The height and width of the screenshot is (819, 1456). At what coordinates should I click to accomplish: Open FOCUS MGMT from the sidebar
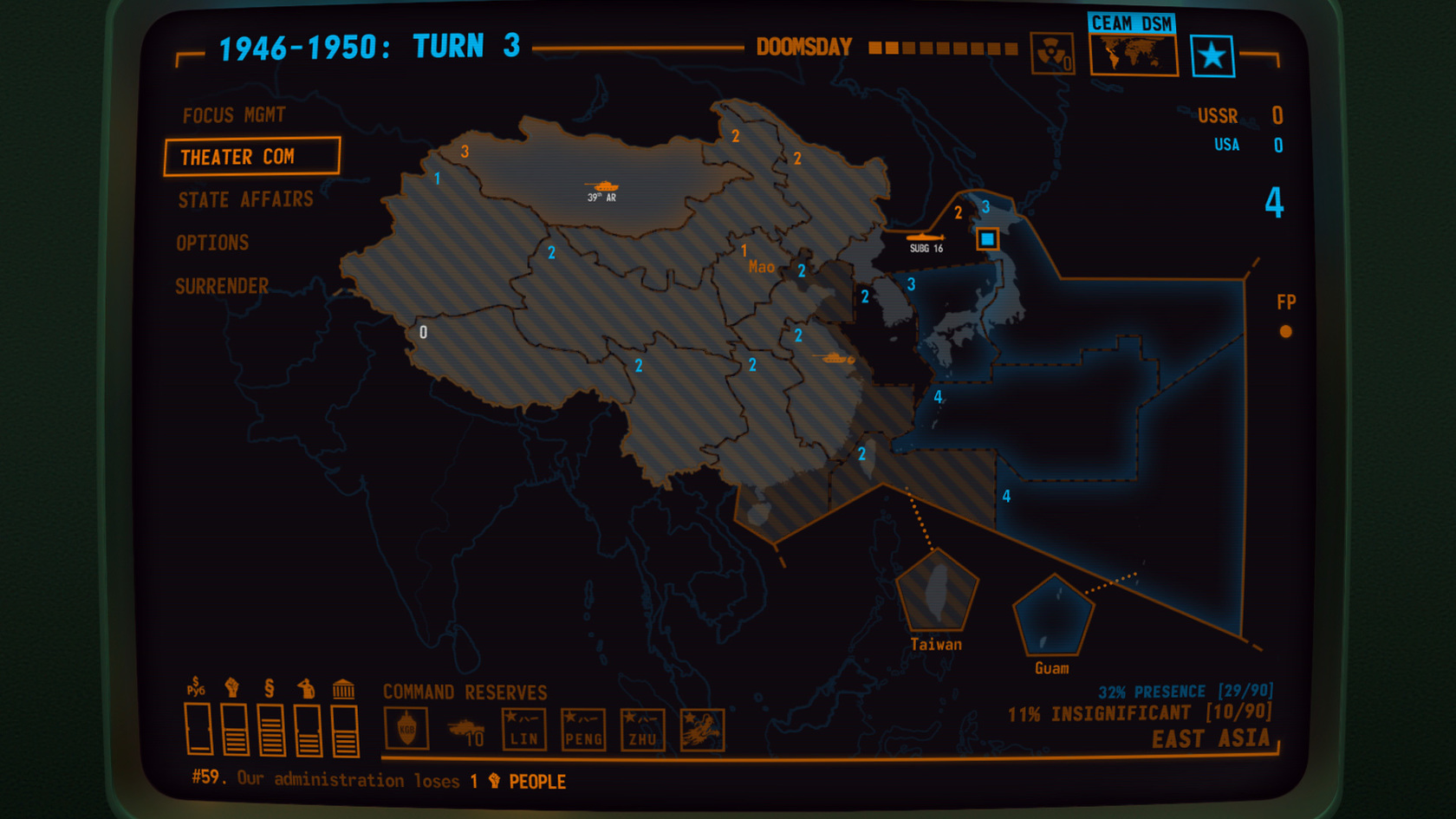coord(232,114)
